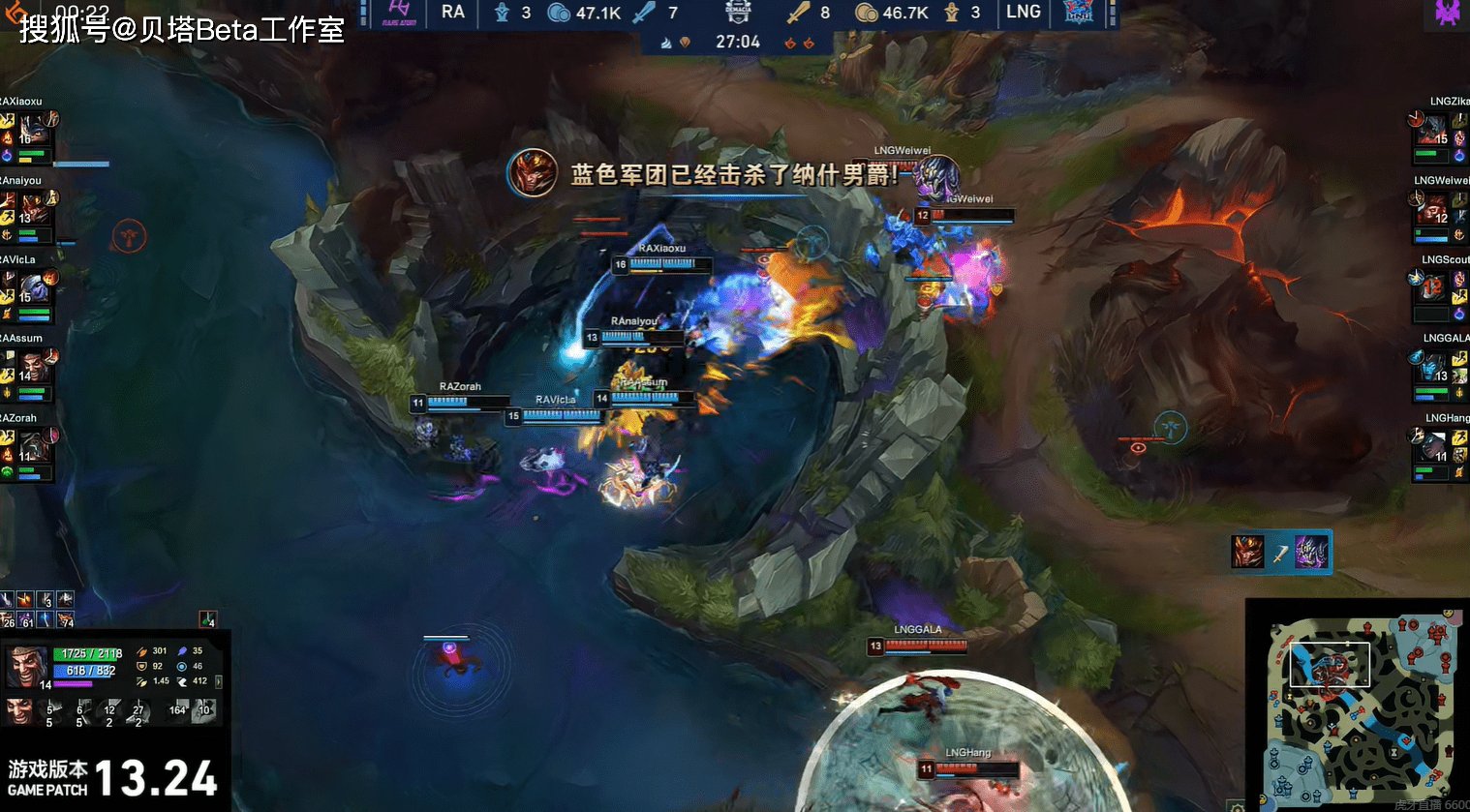Select RAXiaoxu's champion portrait
This screenshot has width=1470, height=812.
34,130
